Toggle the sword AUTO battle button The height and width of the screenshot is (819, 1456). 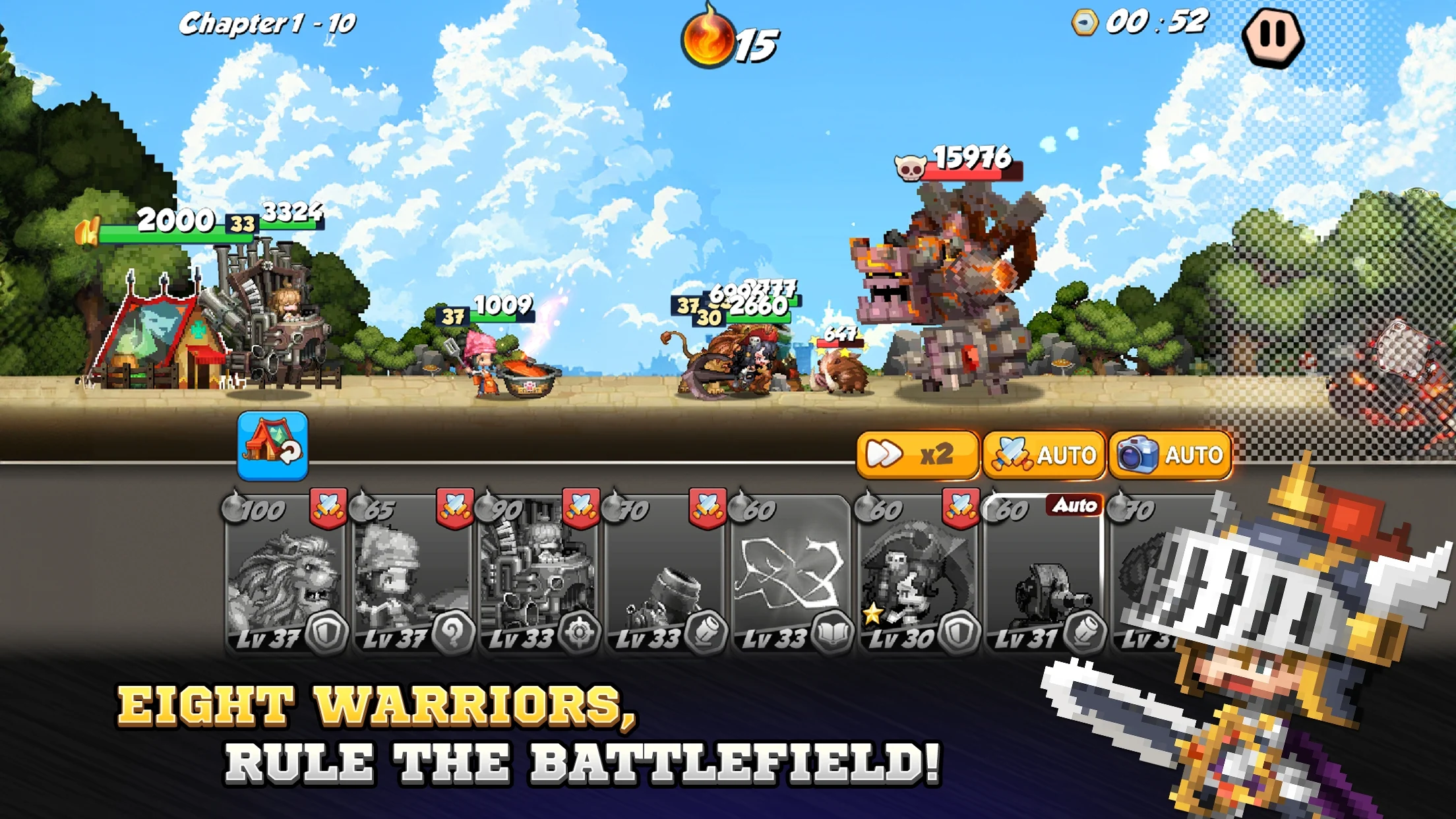[1044, 454]
